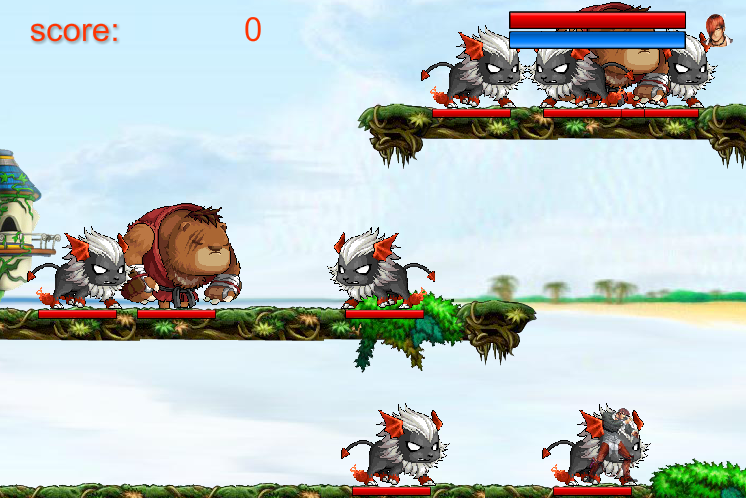
Task: Click the player portrait beside the health bar
Action: [x=715, y=30]
